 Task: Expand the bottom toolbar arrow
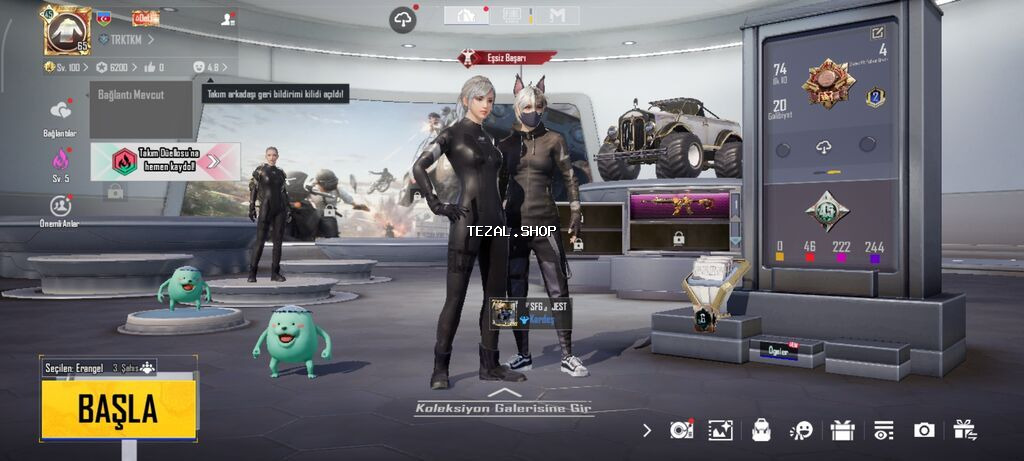tap(646, 430)
